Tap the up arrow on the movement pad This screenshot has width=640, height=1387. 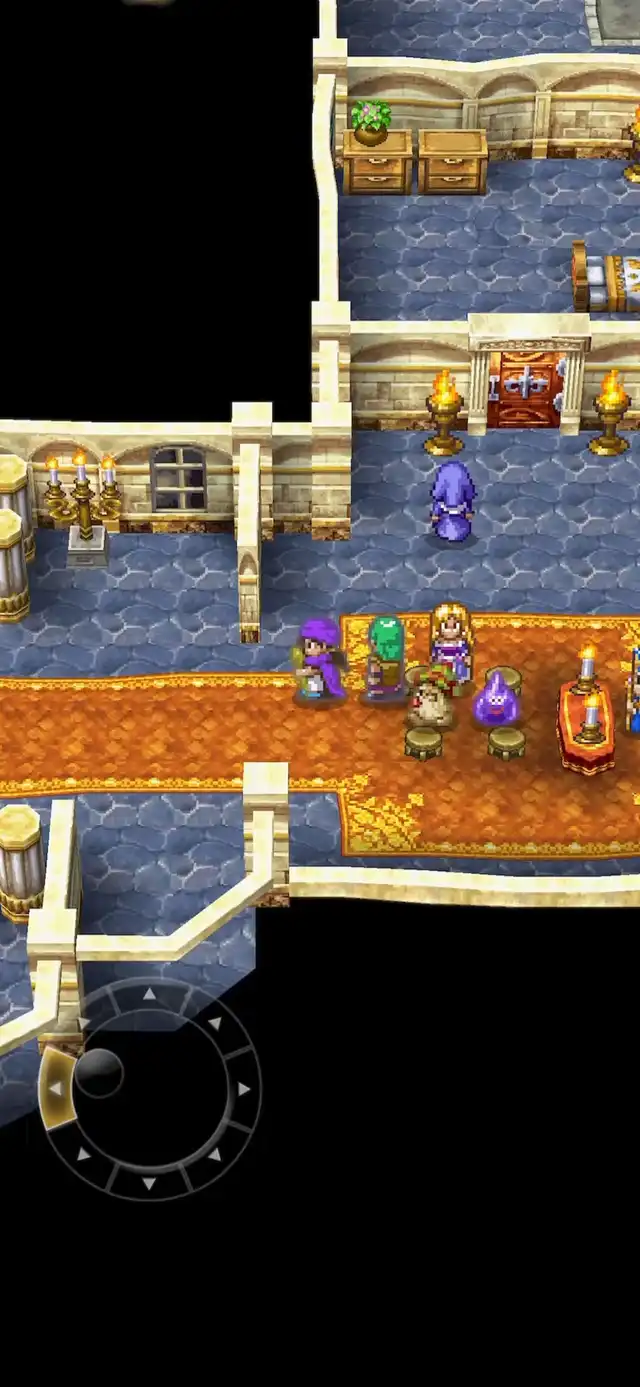(149, 994)
